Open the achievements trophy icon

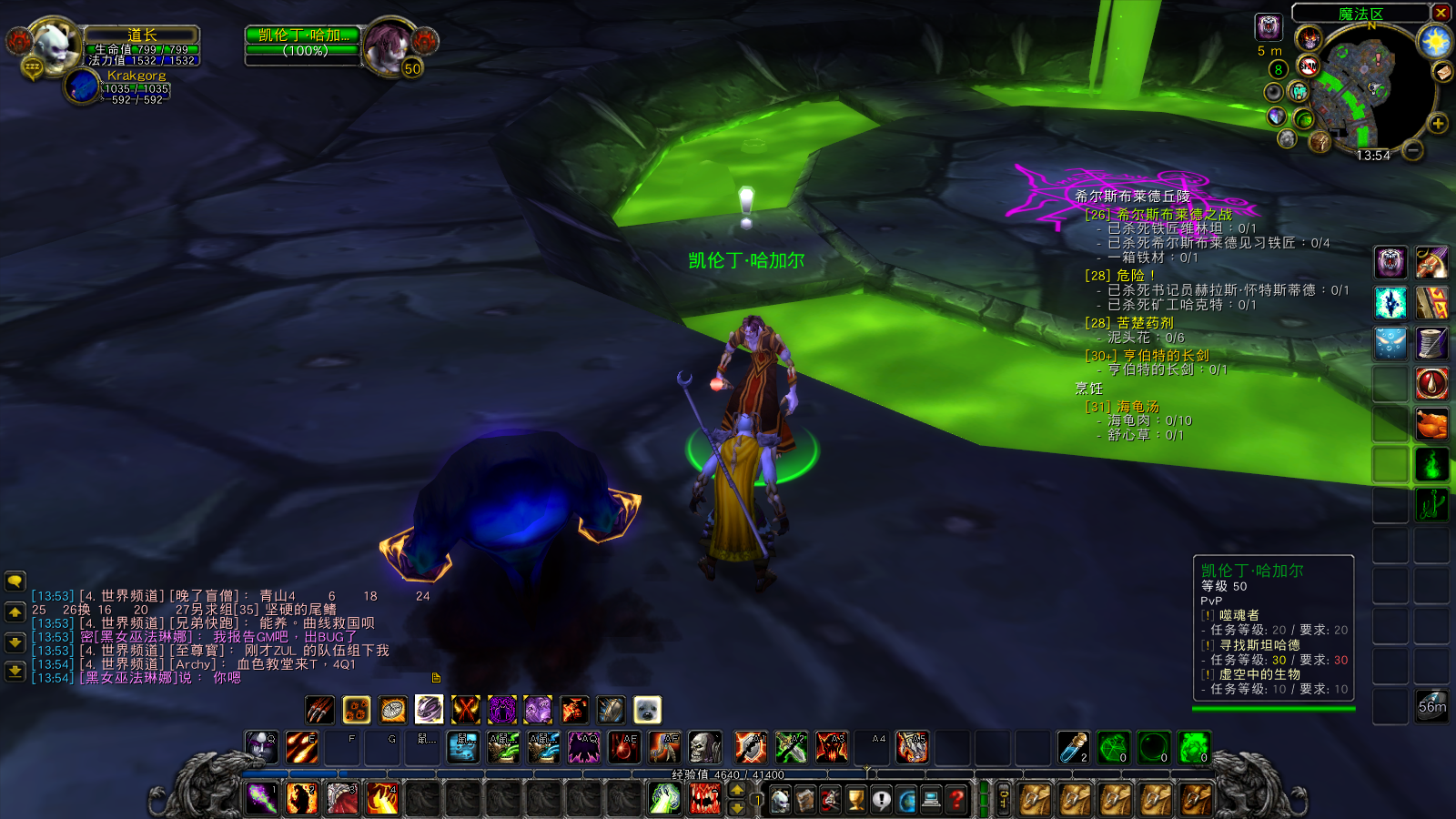tap(855, 799)
